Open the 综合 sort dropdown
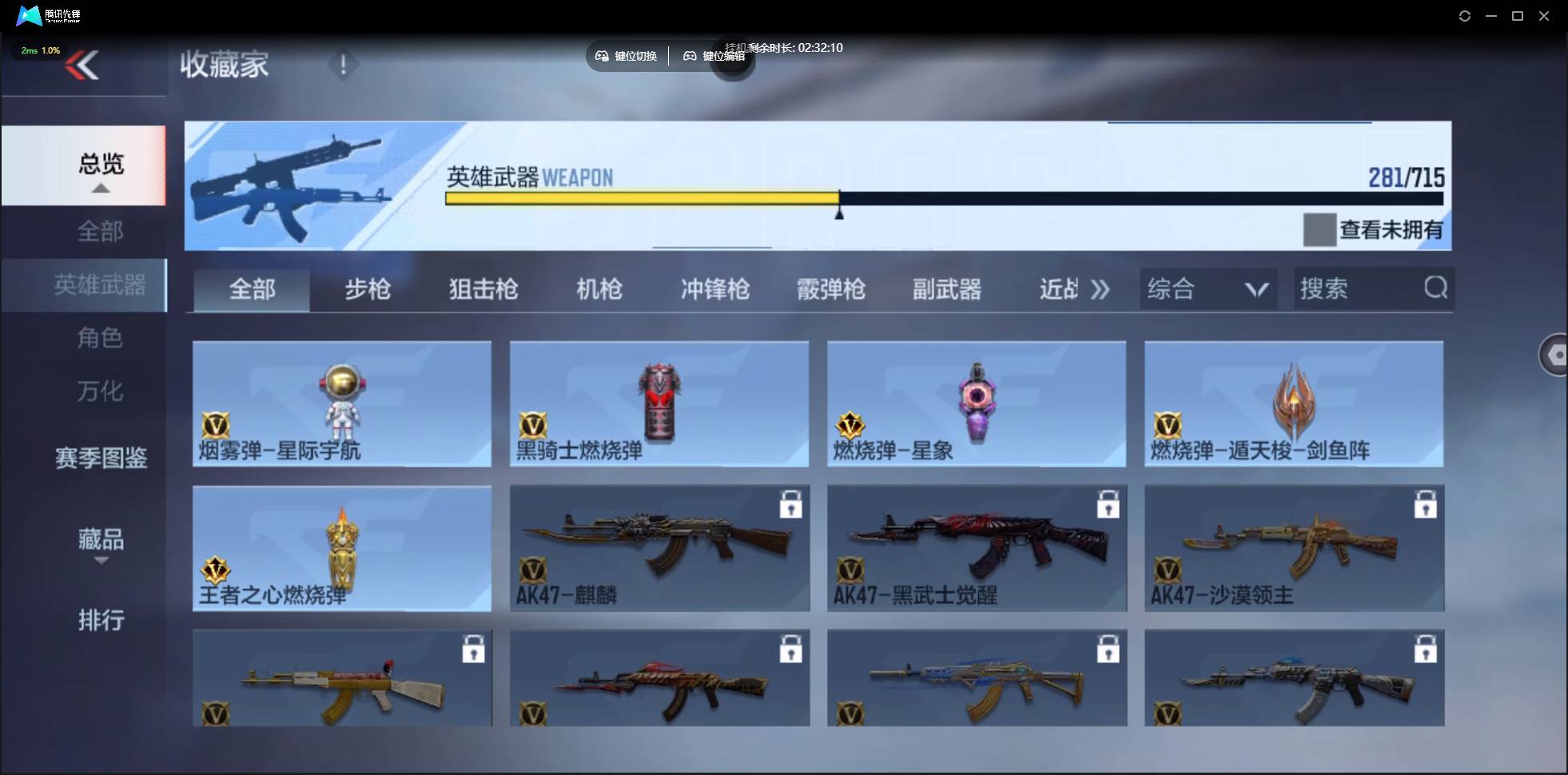Image resolution: width=1568 pixels, height=775 pixels. tap(1208, 288)
